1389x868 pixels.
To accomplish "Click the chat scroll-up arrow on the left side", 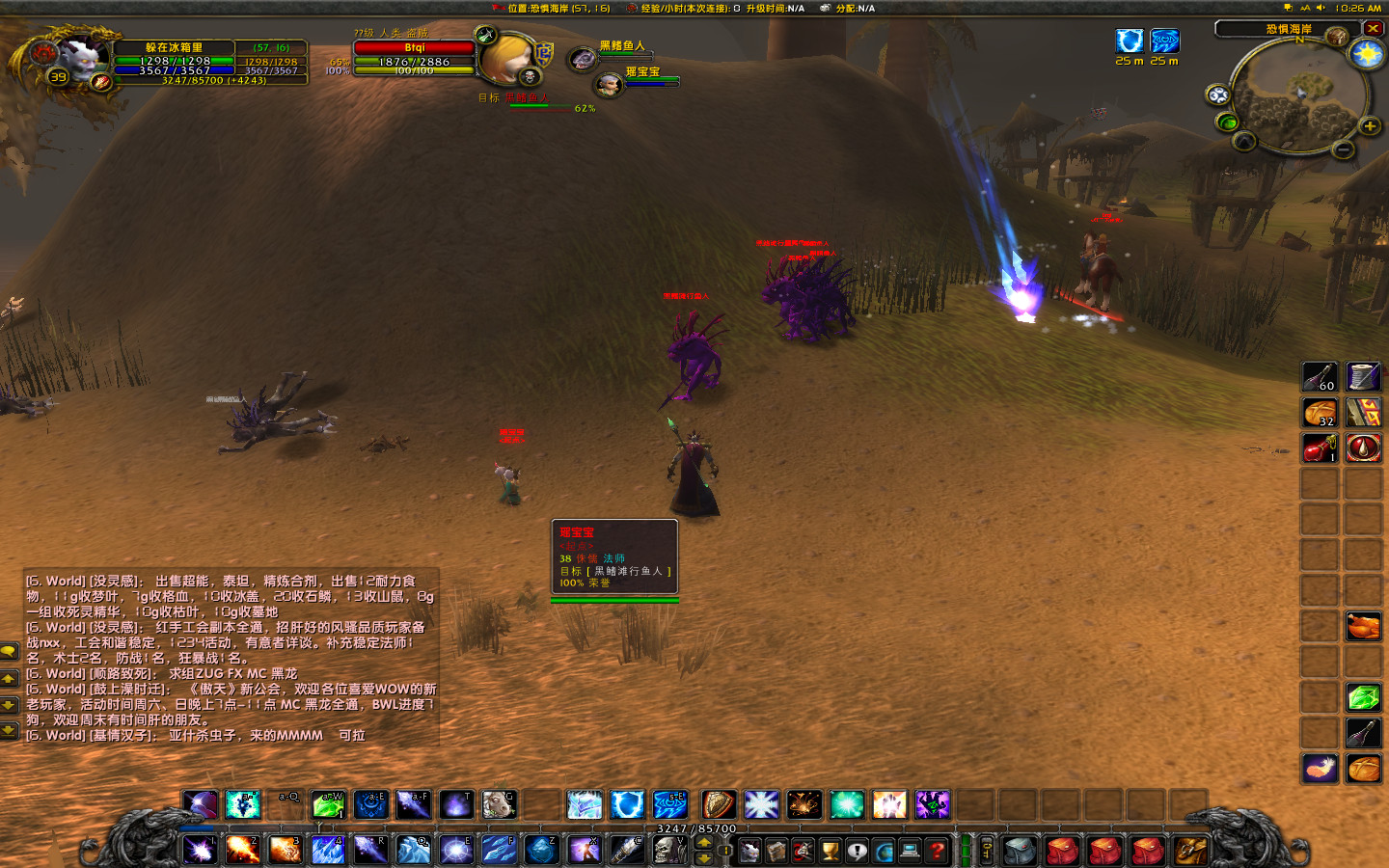I will point(8,679).
